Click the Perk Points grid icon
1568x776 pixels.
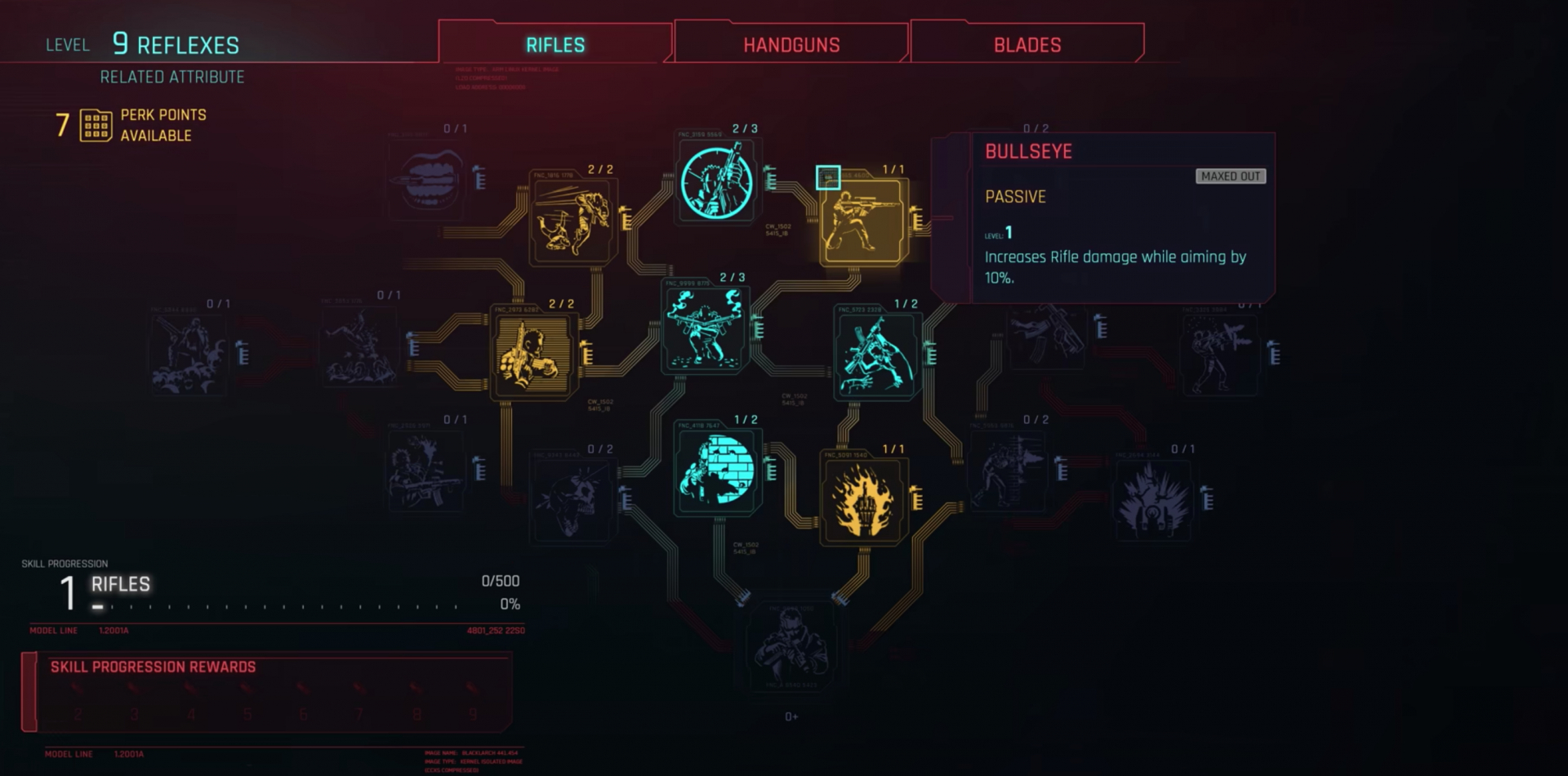click(92, 124)
